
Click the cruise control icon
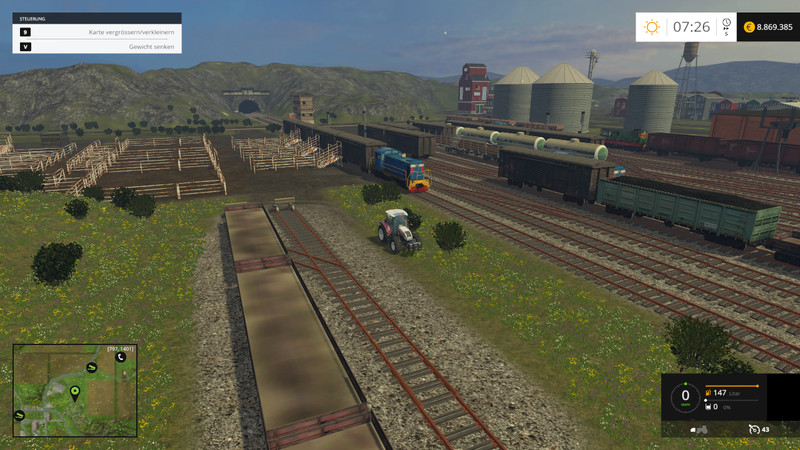[754, 429]
